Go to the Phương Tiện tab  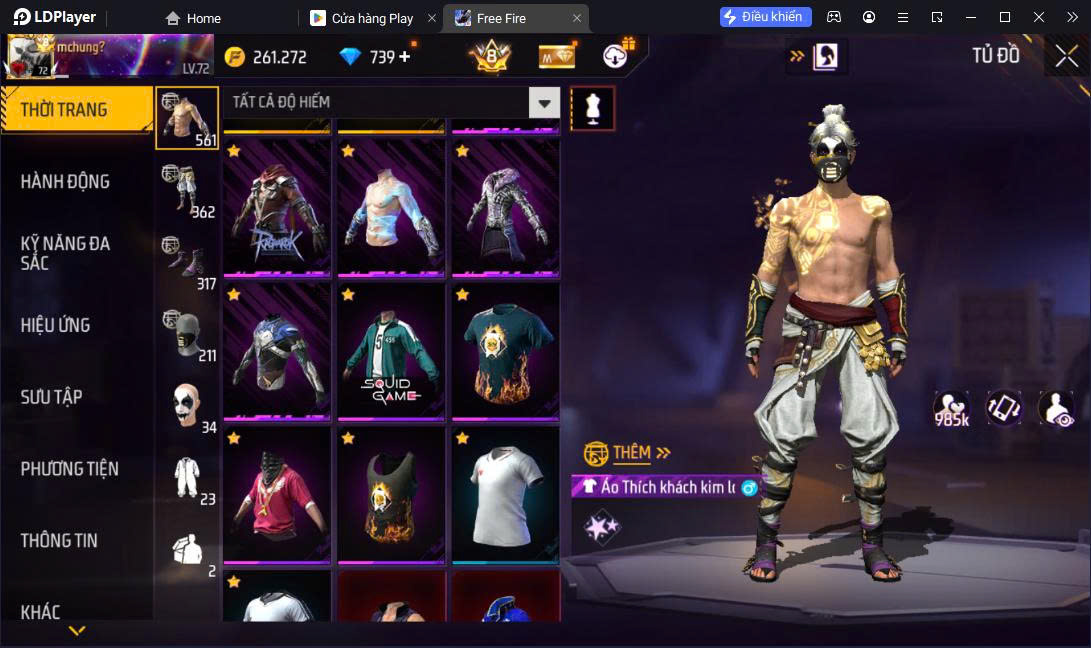point(70,469)
